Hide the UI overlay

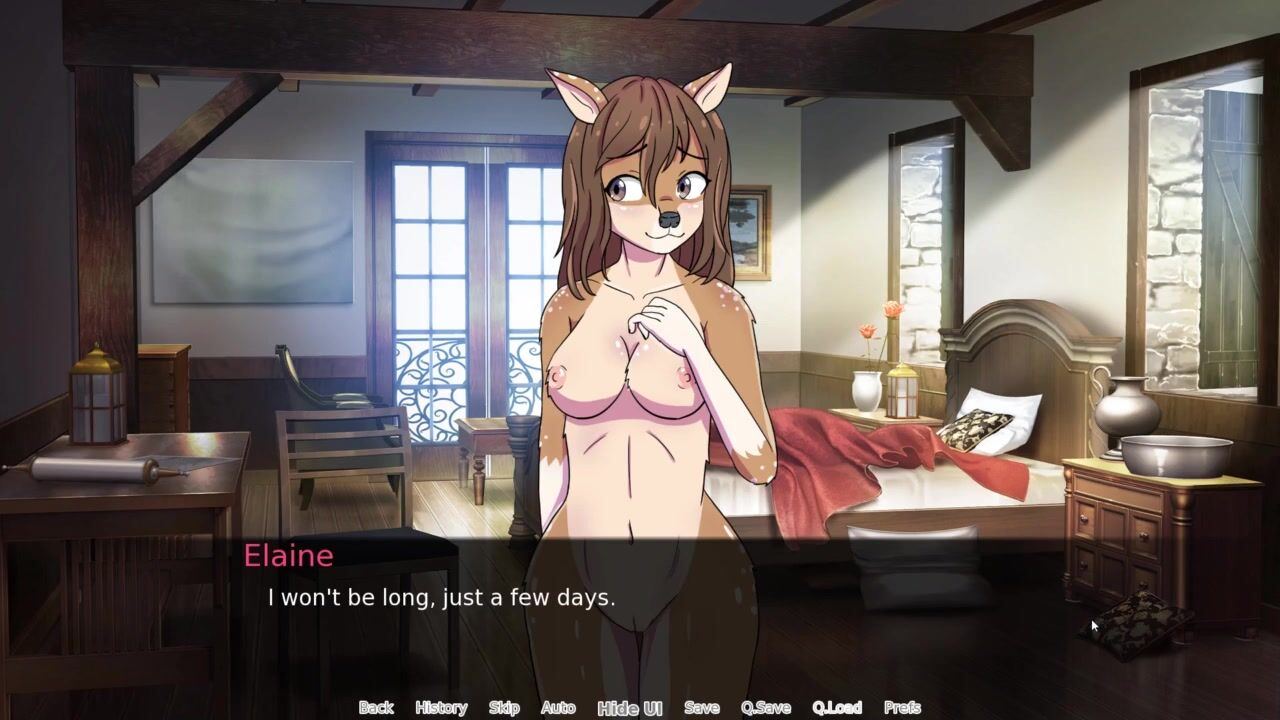[630, 708]
